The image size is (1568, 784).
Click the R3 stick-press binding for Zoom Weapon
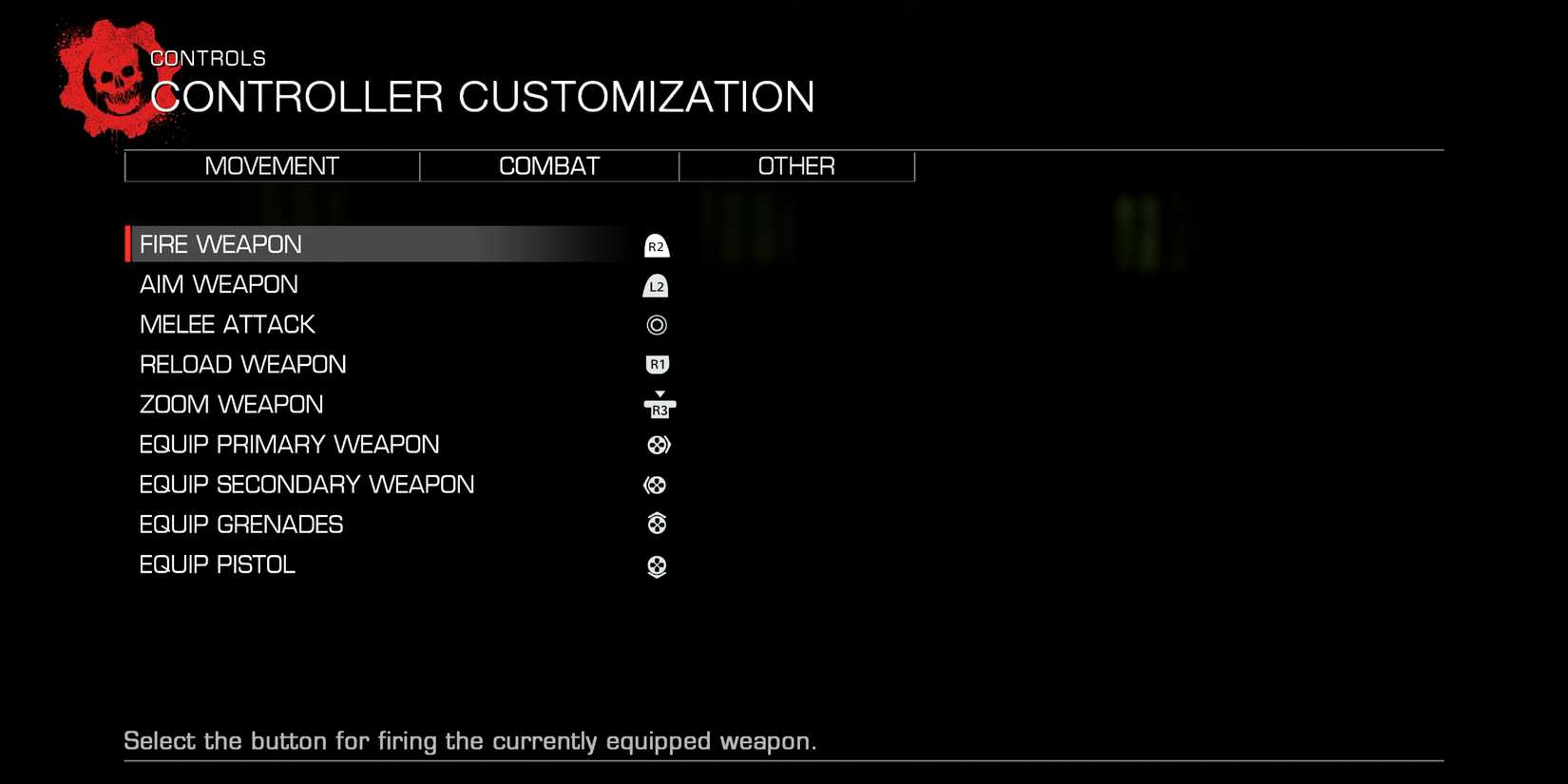click(x=658, y=406)
